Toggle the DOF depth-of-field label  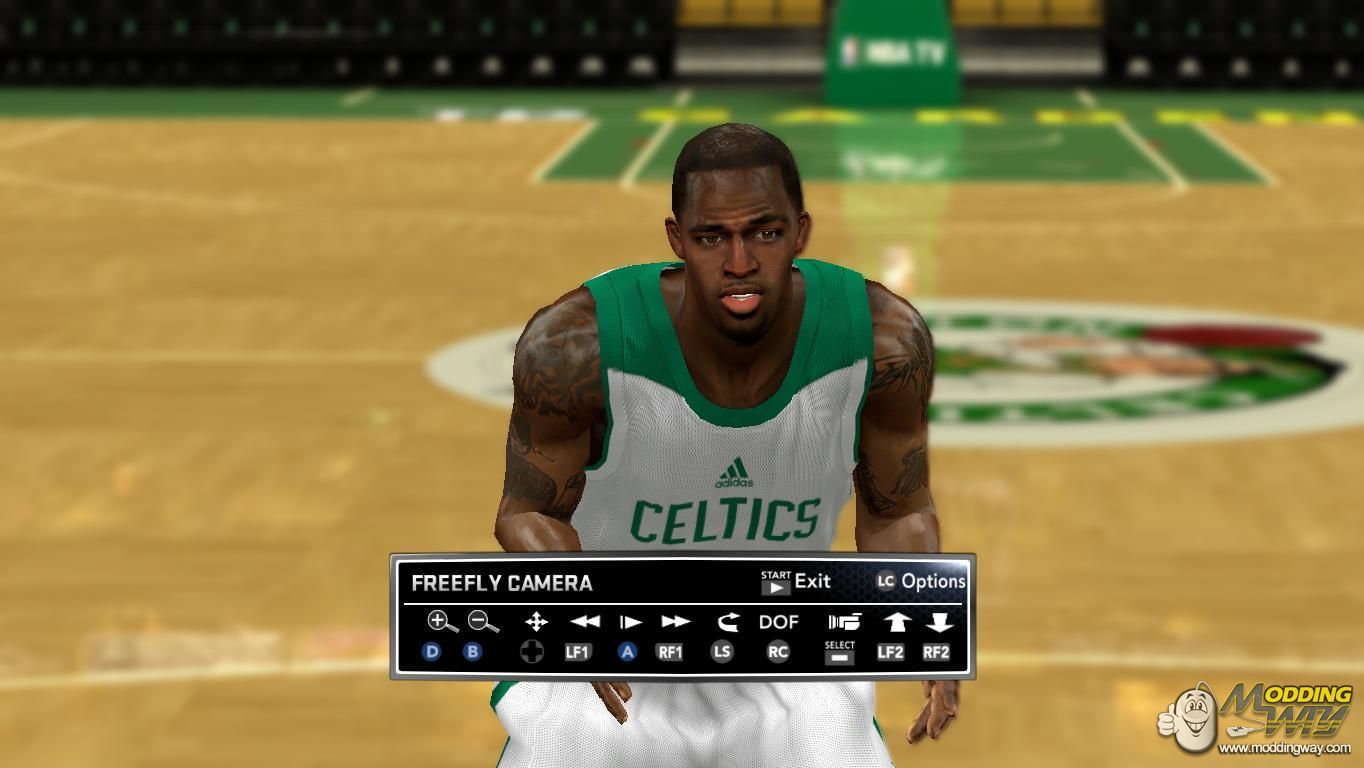click(x=778, y=622)
